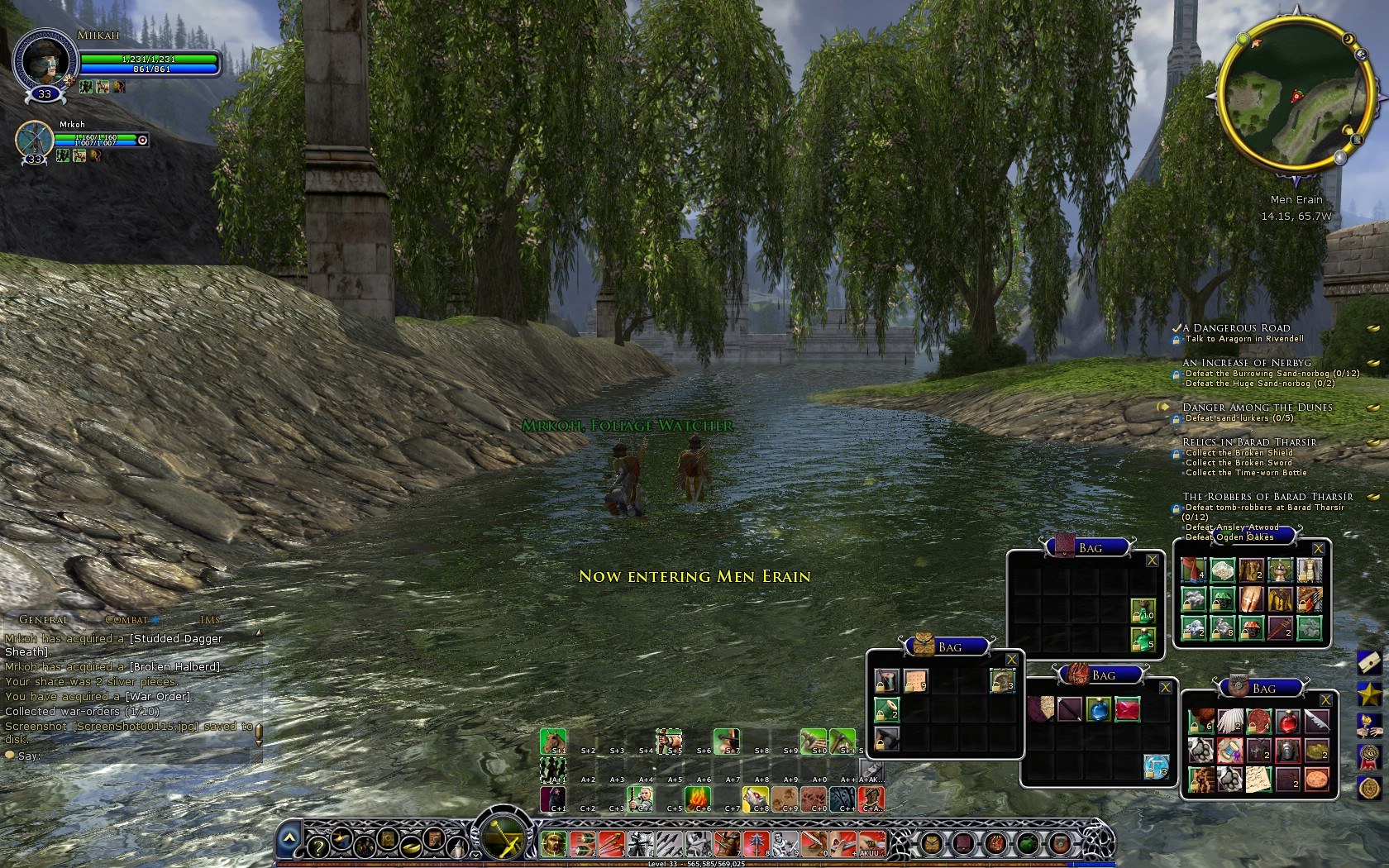The image size is (1389, 868).
Task: Activate the horse mount quickslot
Action: pos(552,741)
